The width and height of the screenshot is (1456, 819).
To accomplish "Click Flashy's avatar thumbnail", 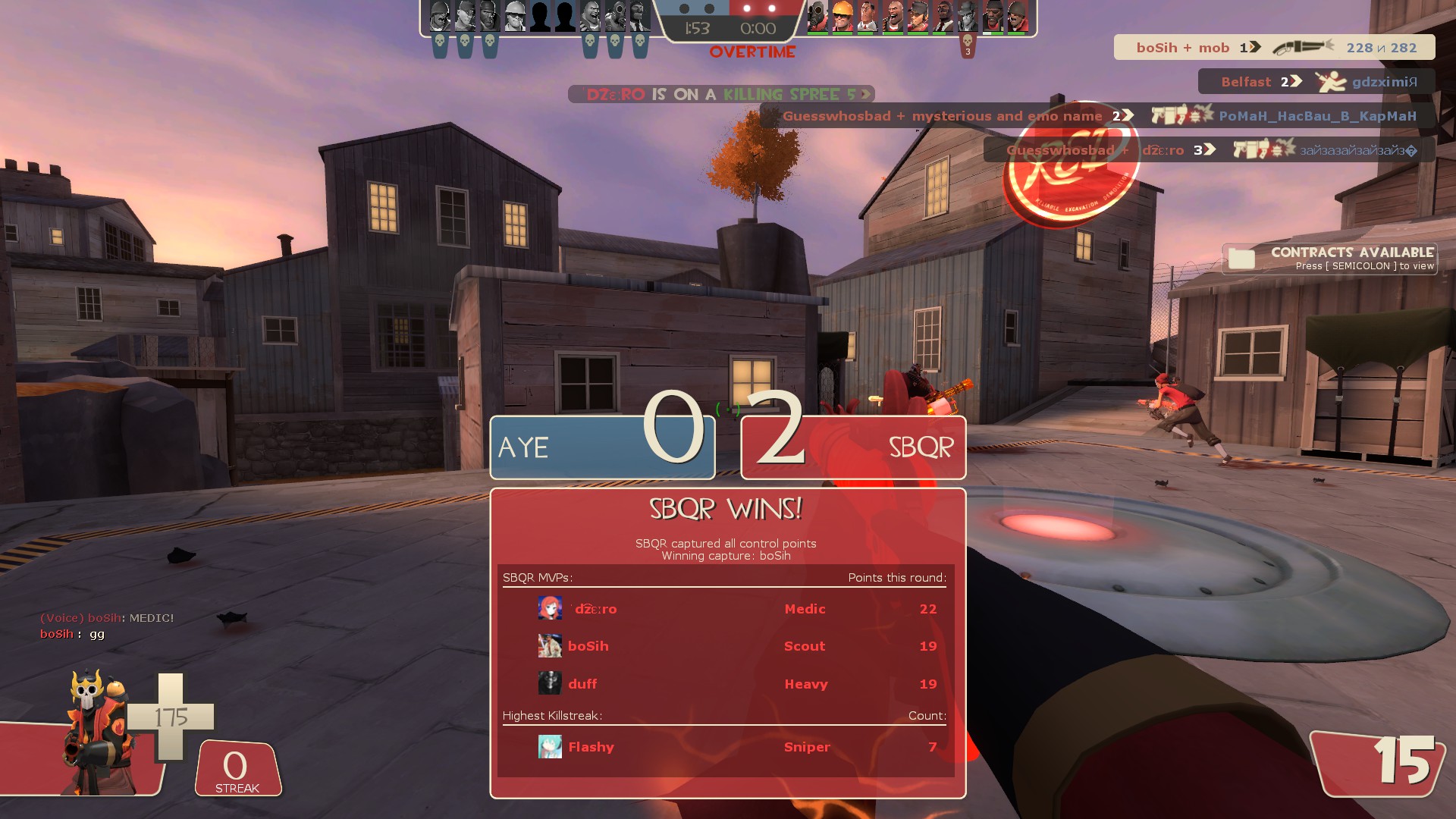I will coord(550,747).
